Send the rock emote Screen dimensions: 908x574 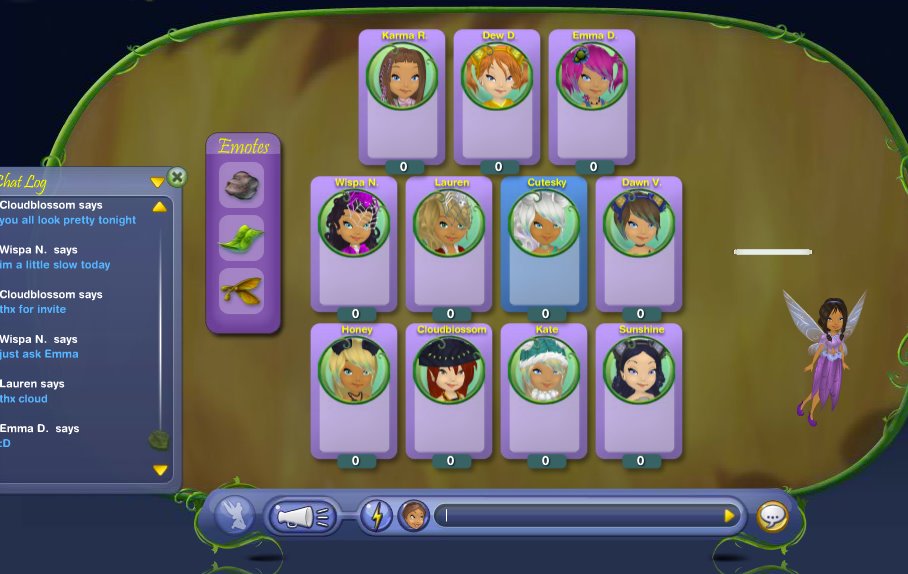(x=241, y=184)
